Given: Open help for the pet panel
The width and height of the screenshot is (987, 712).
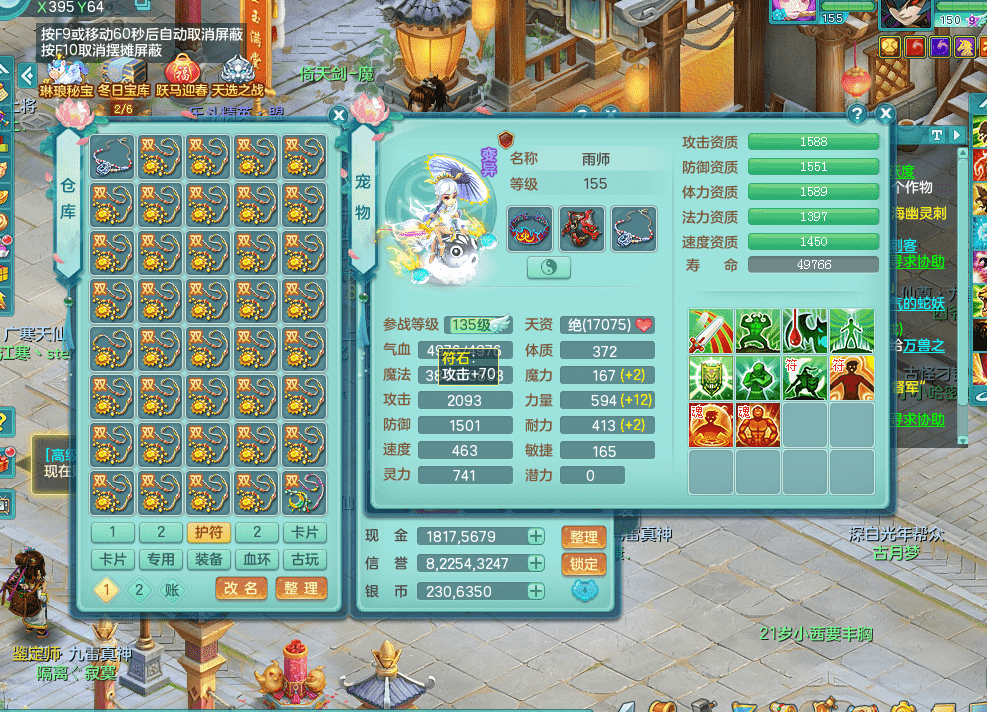Looking at the screenshot, I should coord(857,114).
